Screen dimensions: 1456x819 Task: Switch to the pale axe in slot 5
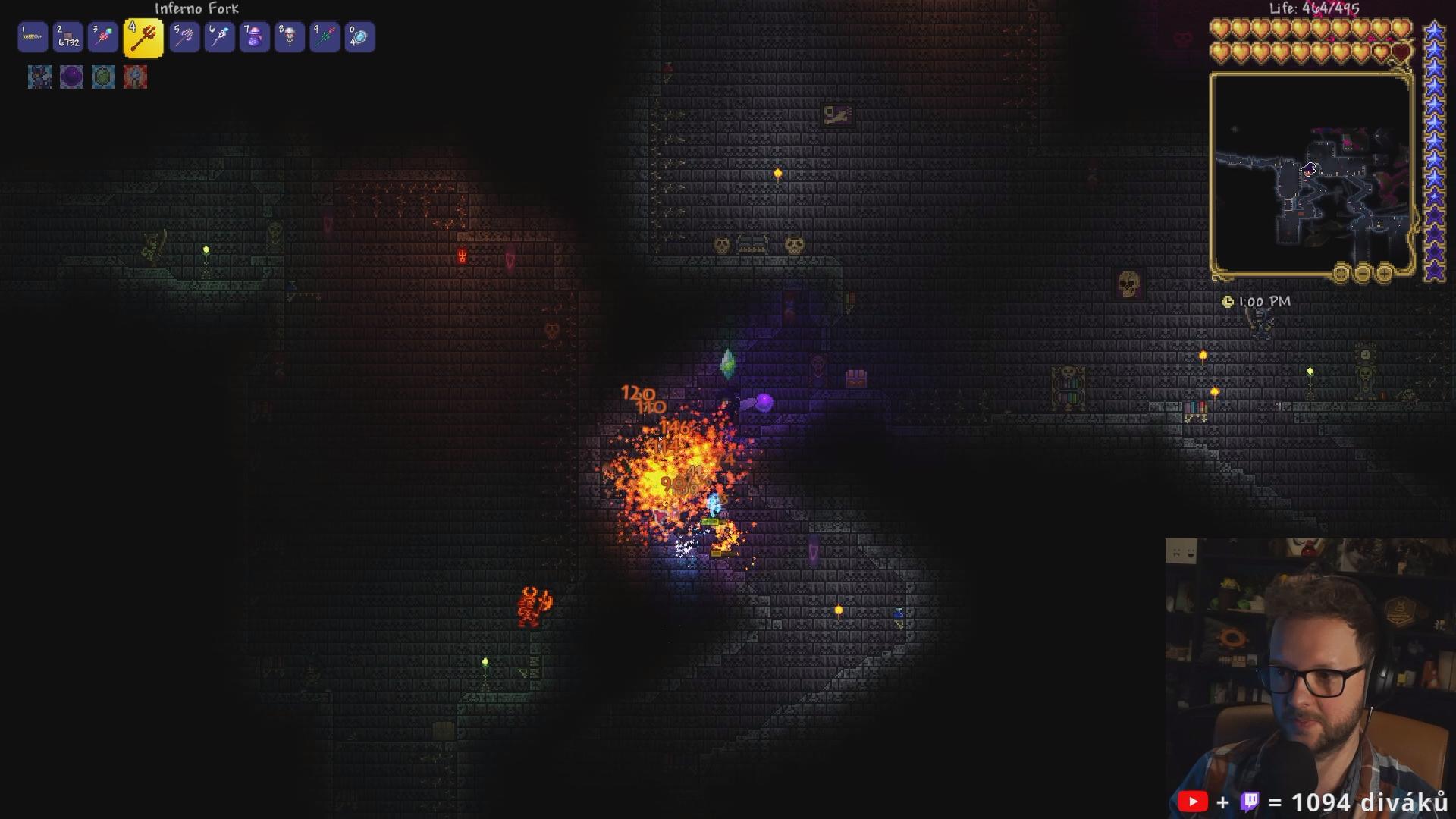(x=184, y=37)
